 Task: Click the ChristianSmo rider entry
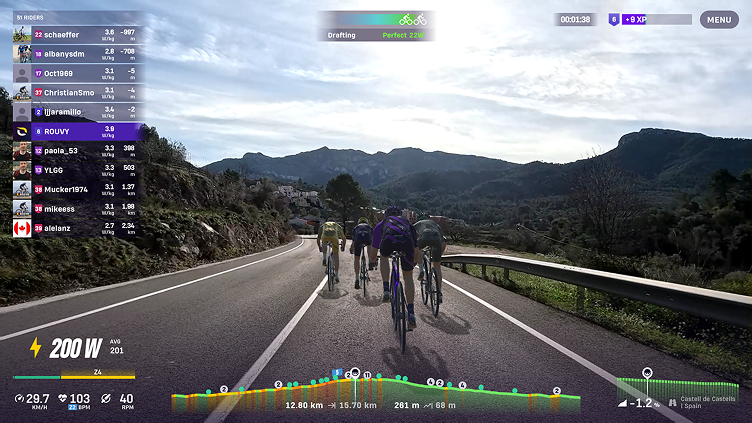point(76,92)
